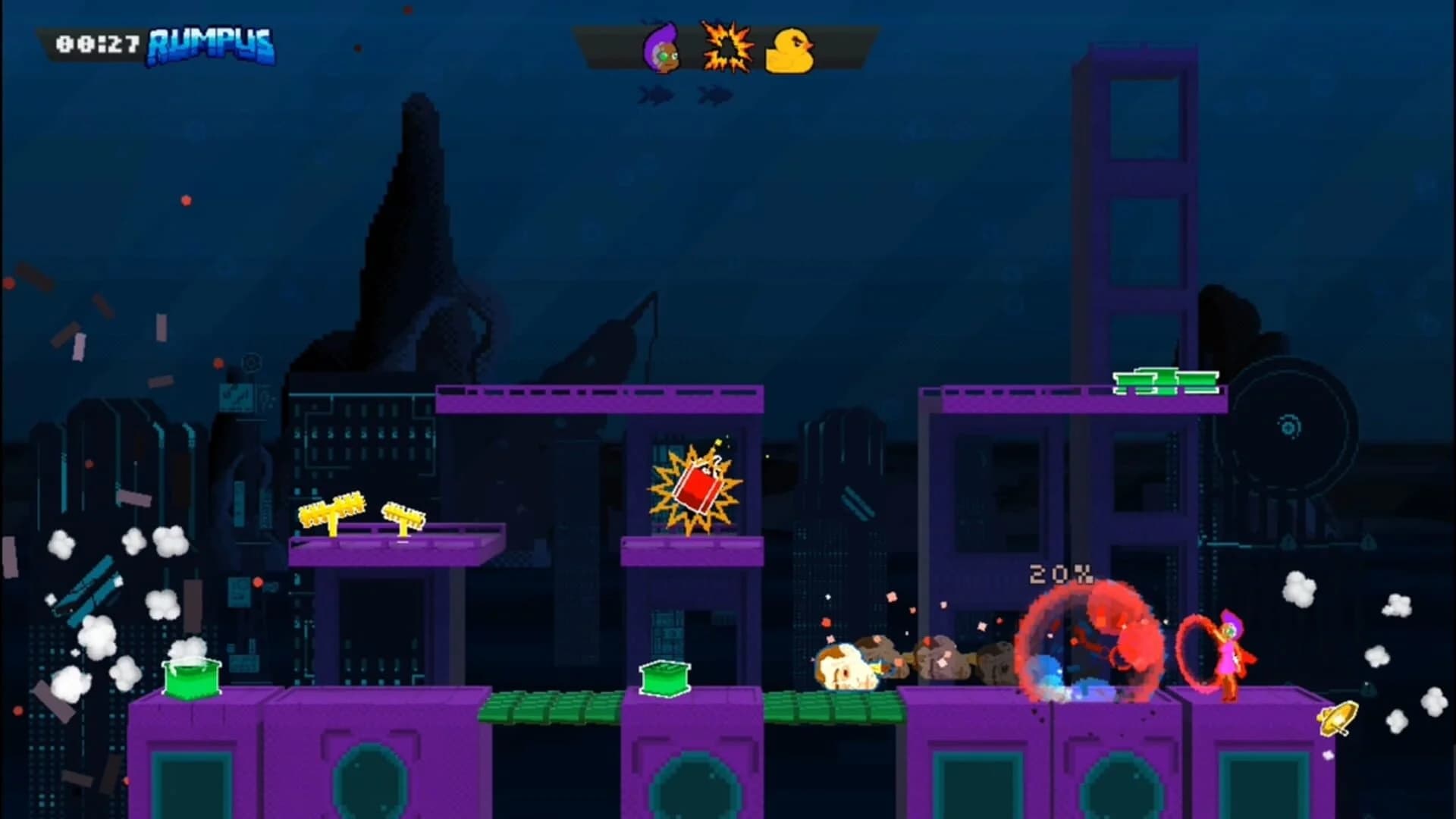This screenshot has height=819, width=1456.
Task: Click the green crate on the center platform
Action: tap(666, 680)
